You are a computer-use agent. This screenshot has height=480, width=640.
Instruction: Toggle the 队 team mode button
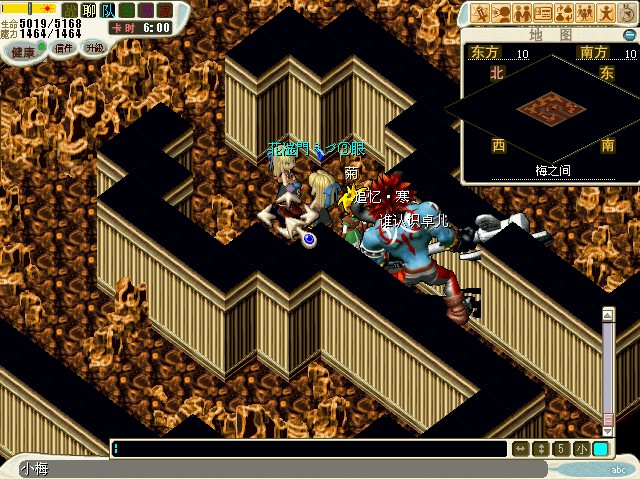click(106, 9)
